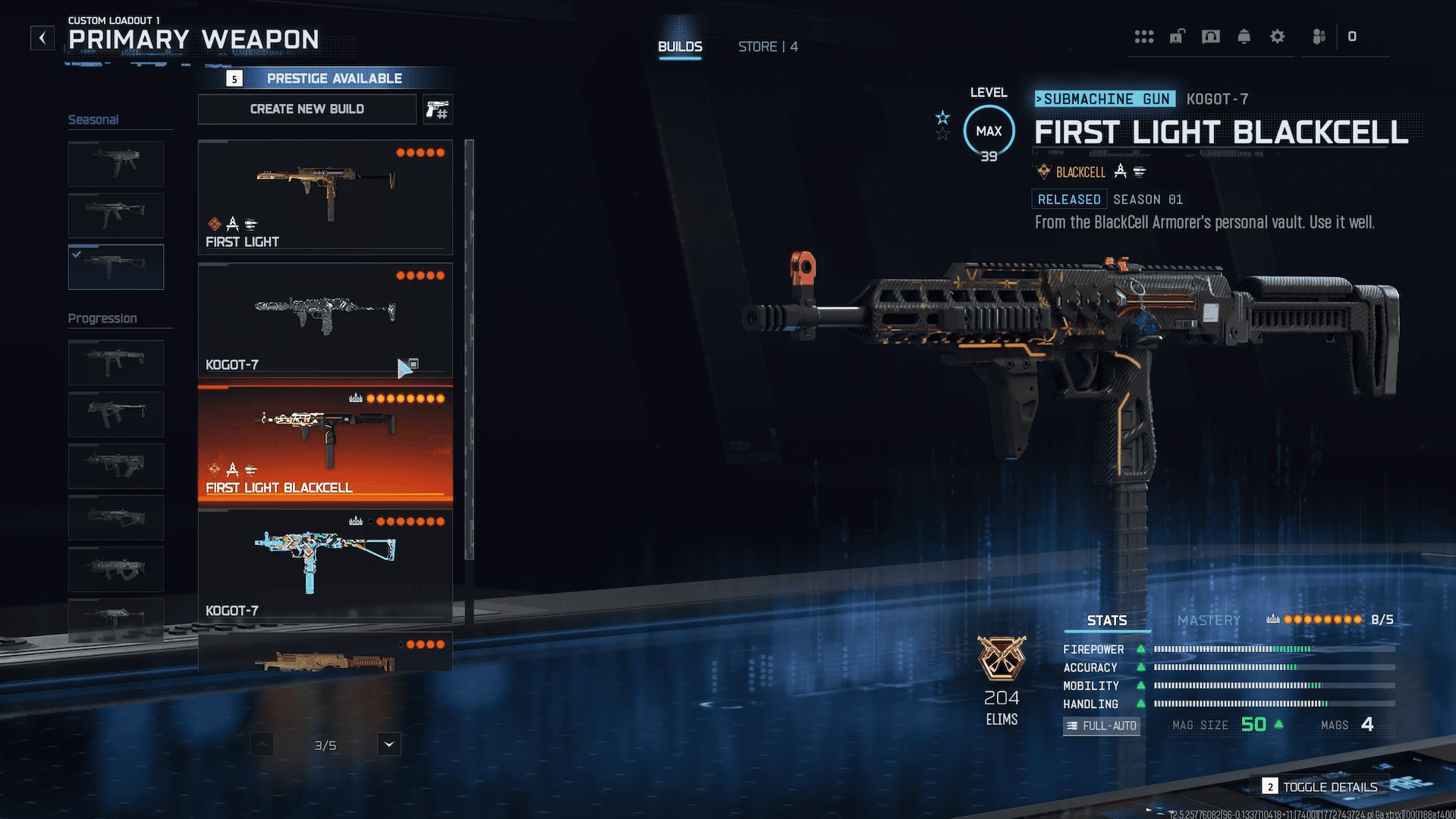Open the build code import icon

click(x=438, y=110)
